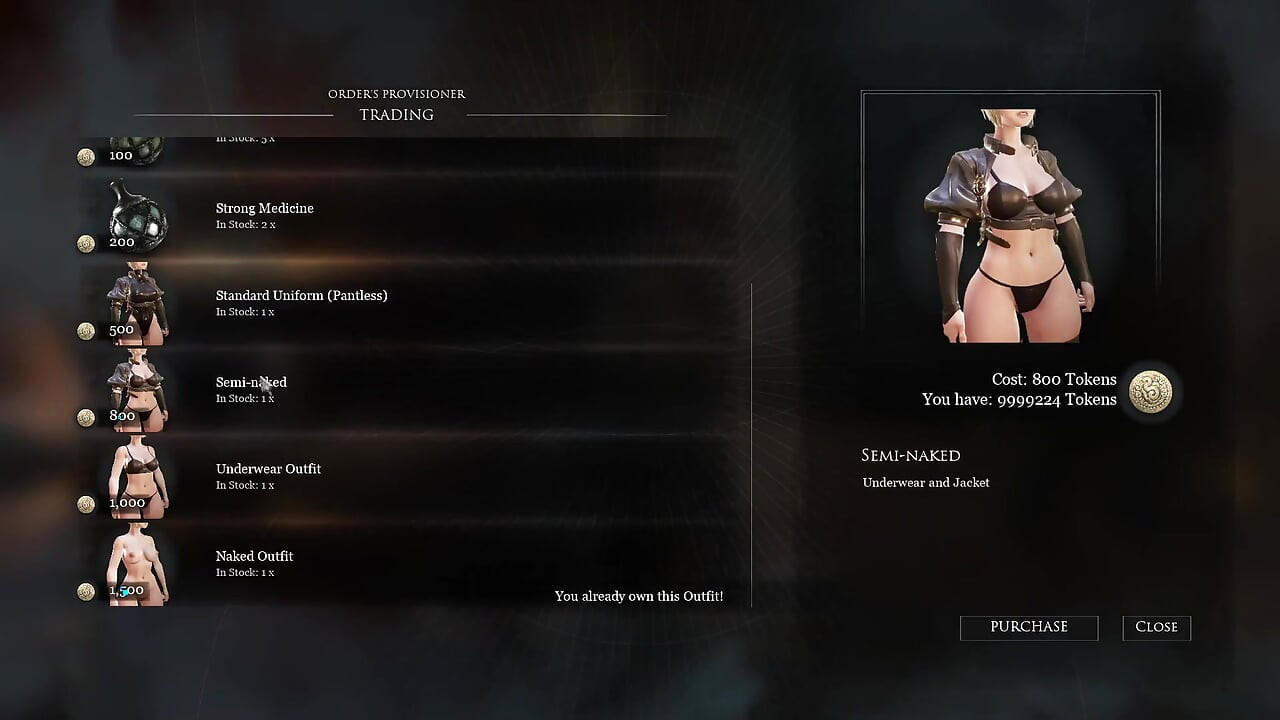The height and width of the screenshot is (720, 1280).
Task: Click the coin icon beside the 800 price
Action: point(86,417)
